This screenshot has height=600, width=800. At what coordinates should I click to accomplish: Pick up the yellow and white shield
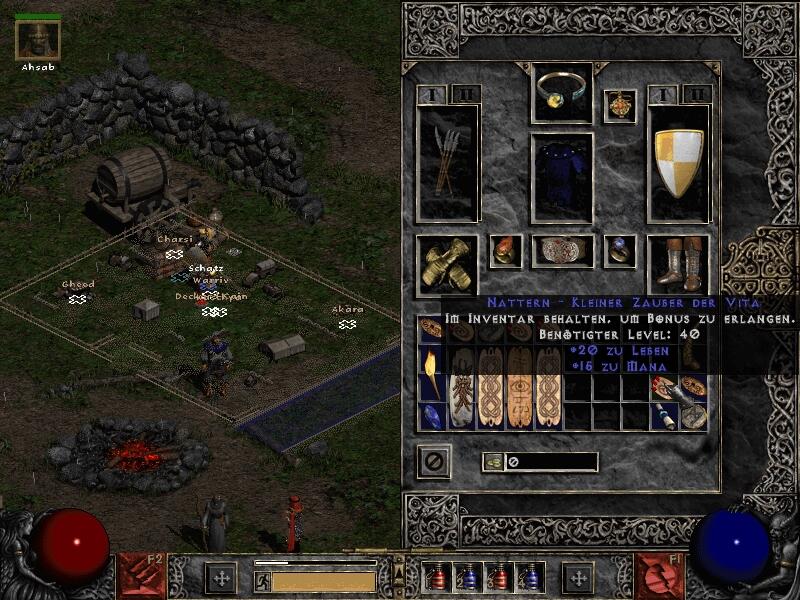(x=679, y=162)
